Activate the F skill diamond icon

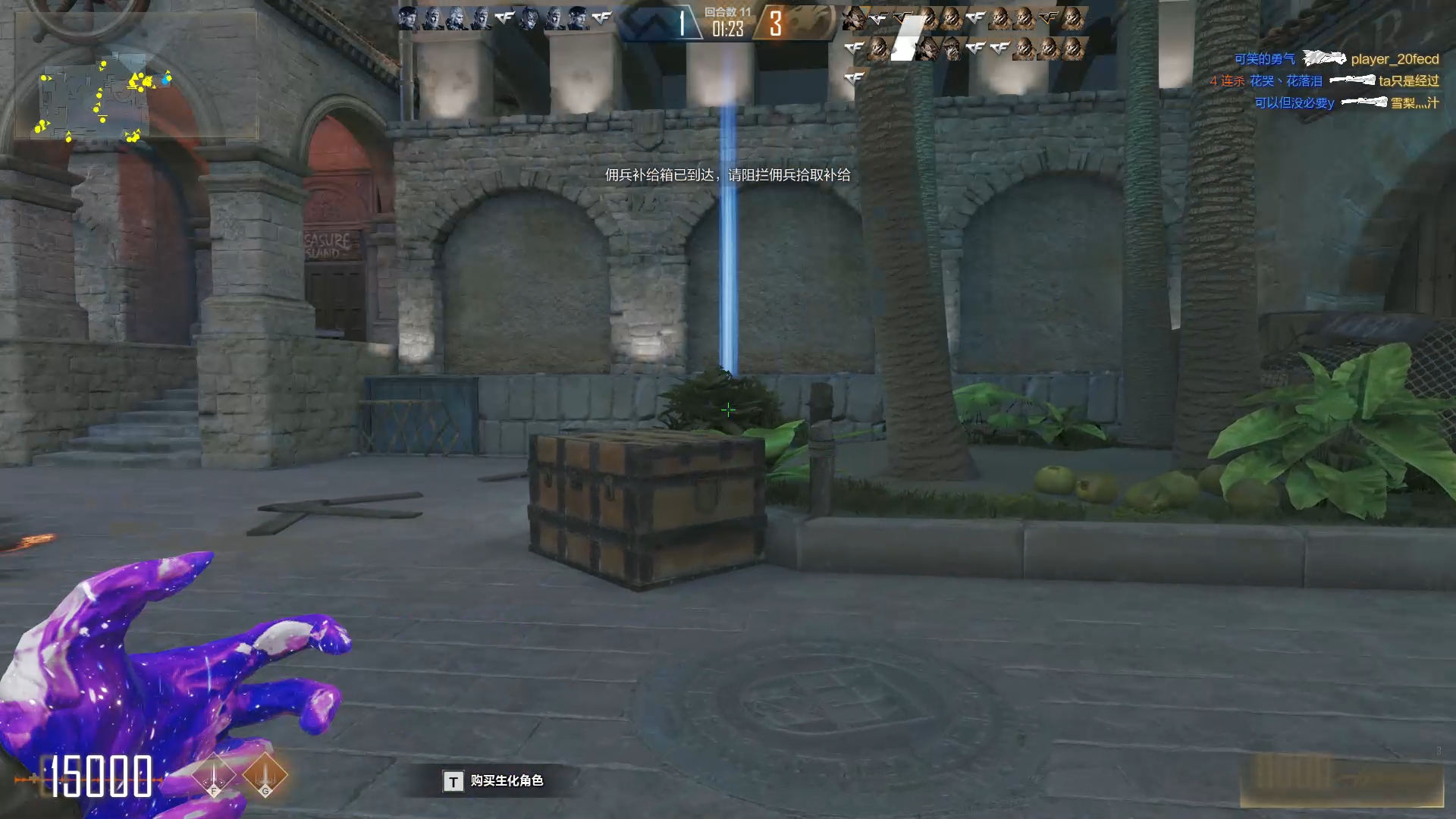coord(214,776)
